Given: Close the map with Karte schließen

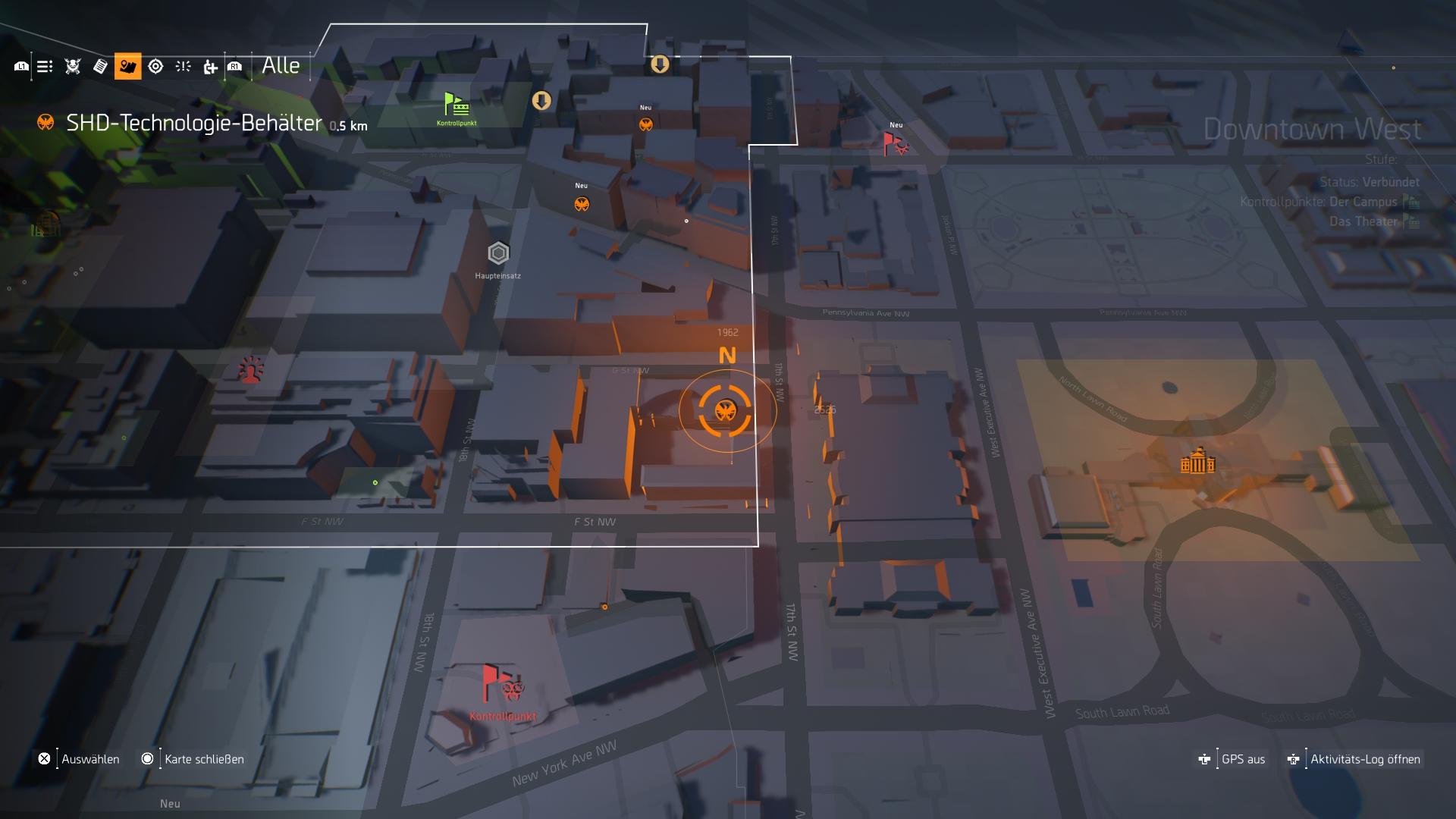Looking at the screenshot, I should point(193,759).
